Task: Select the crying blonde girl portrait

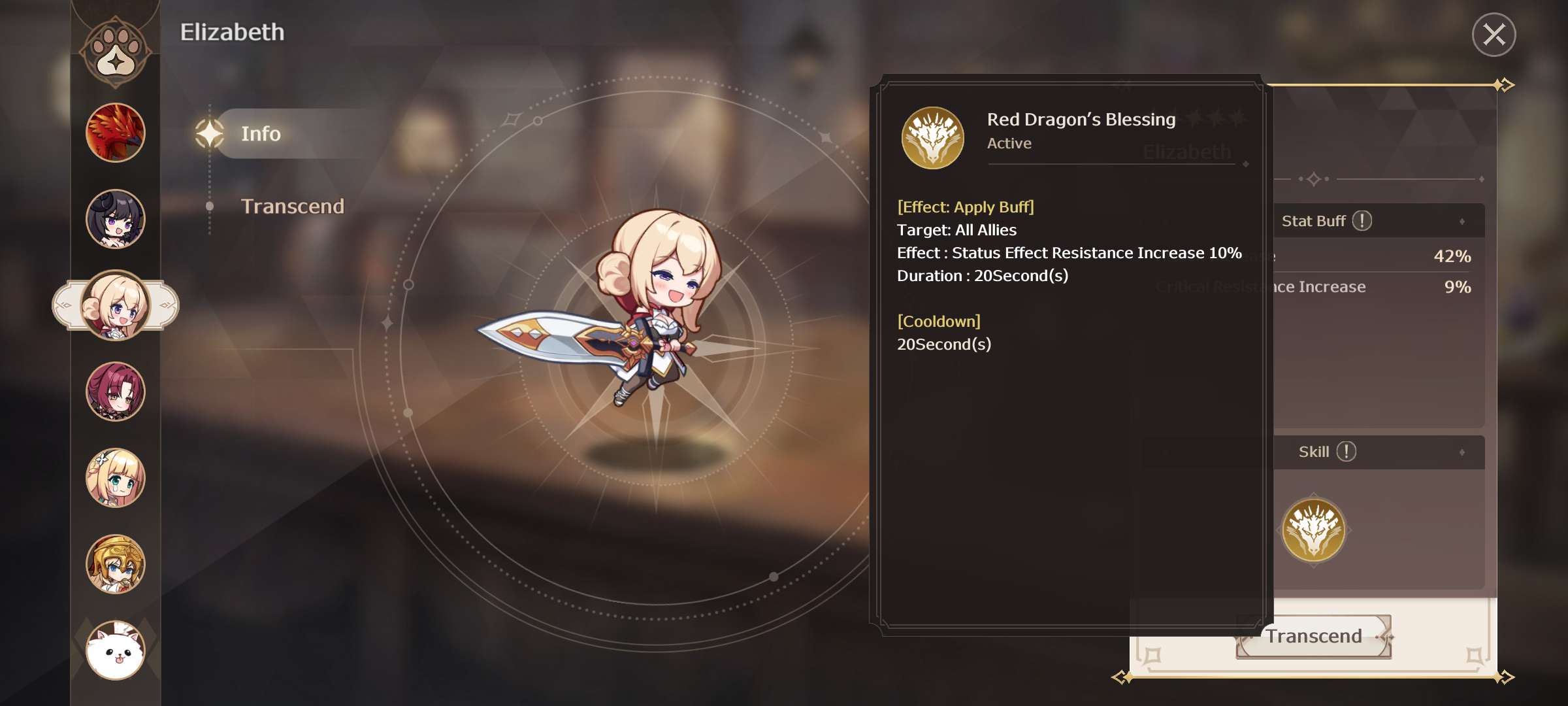Action: (116, 478)
